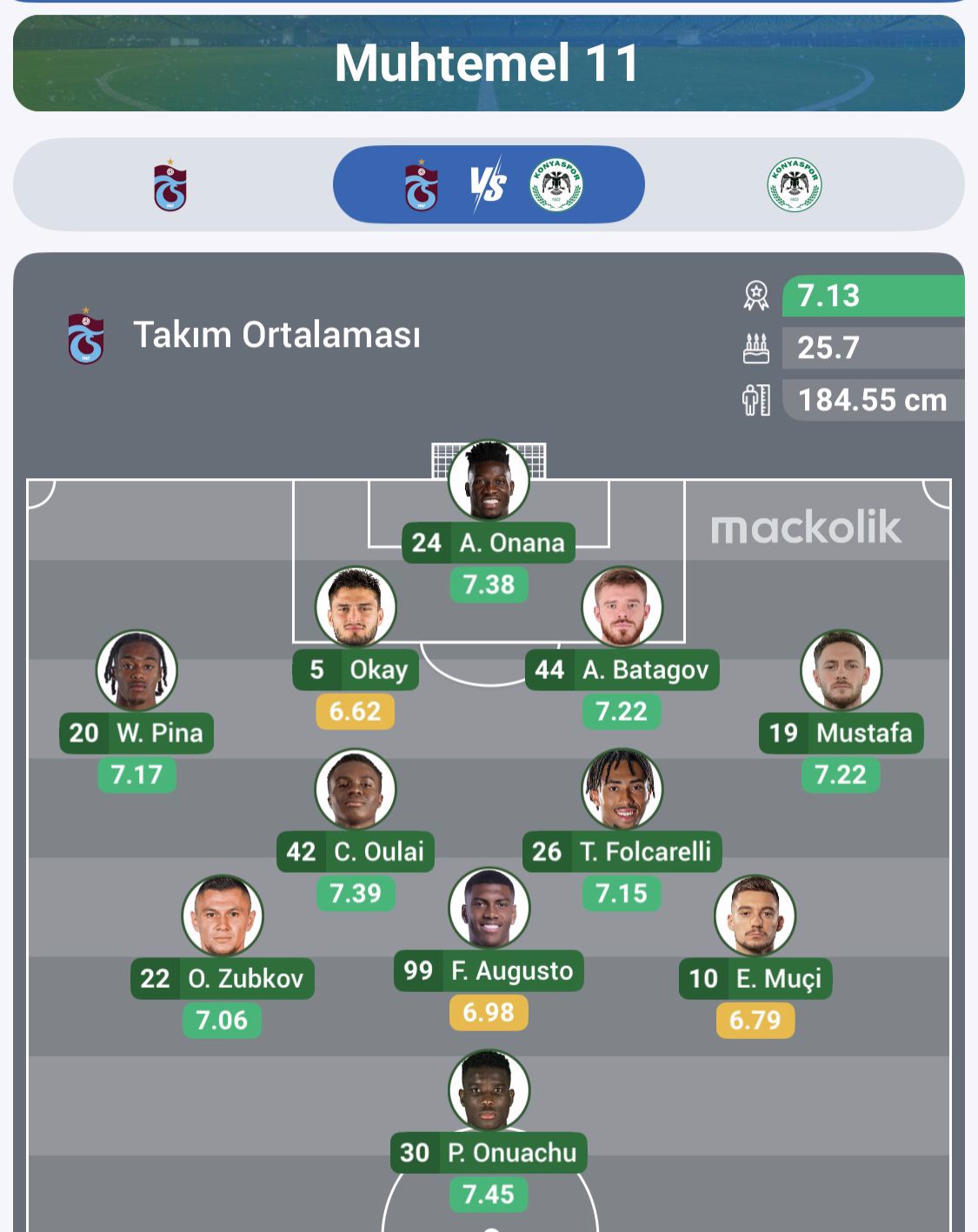Image resolution: width=978 pixels, height=1232 pixels.
Task: View Mustafa's player details
Action: tap(841, 671)
